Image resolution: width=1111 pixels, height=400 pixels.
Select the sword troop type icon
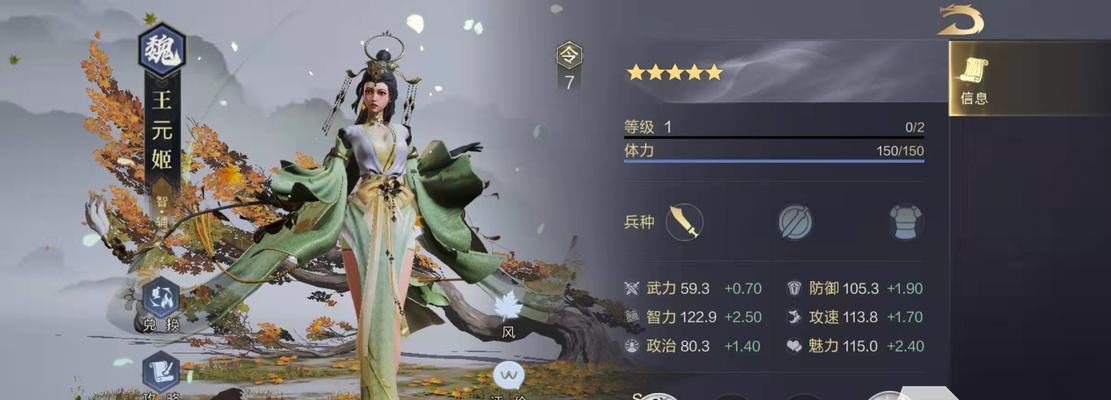(x=685, y=221)
